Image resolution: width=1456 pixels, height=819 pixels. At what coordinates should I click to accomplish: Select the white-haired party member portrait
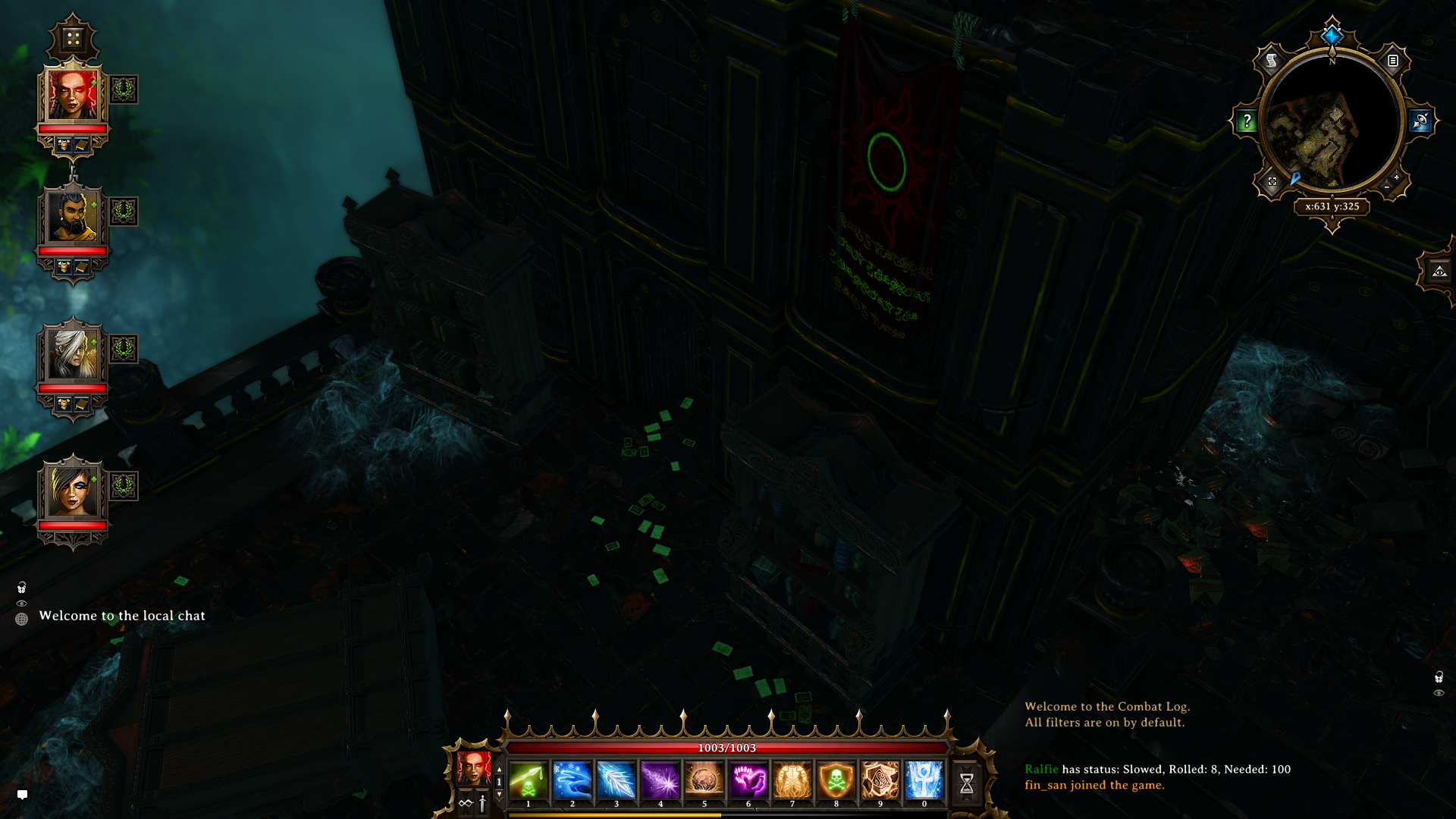73,353
